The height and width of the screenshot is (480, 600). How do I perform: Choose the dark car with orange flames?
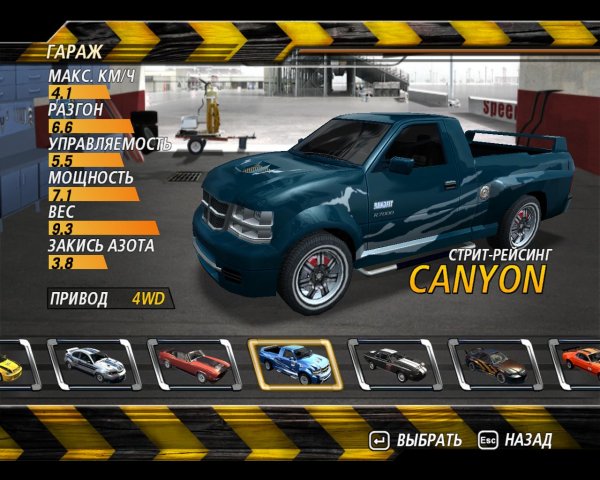pyautogui.click(x=493, y=364)
